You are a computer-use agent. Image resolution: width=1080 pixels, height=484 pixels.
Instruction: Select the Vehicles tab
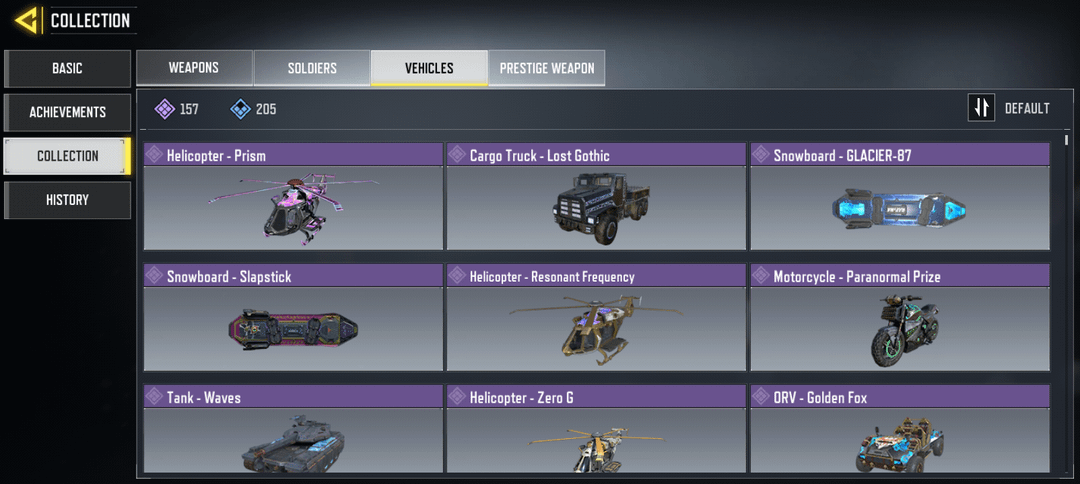coord(429,68)
